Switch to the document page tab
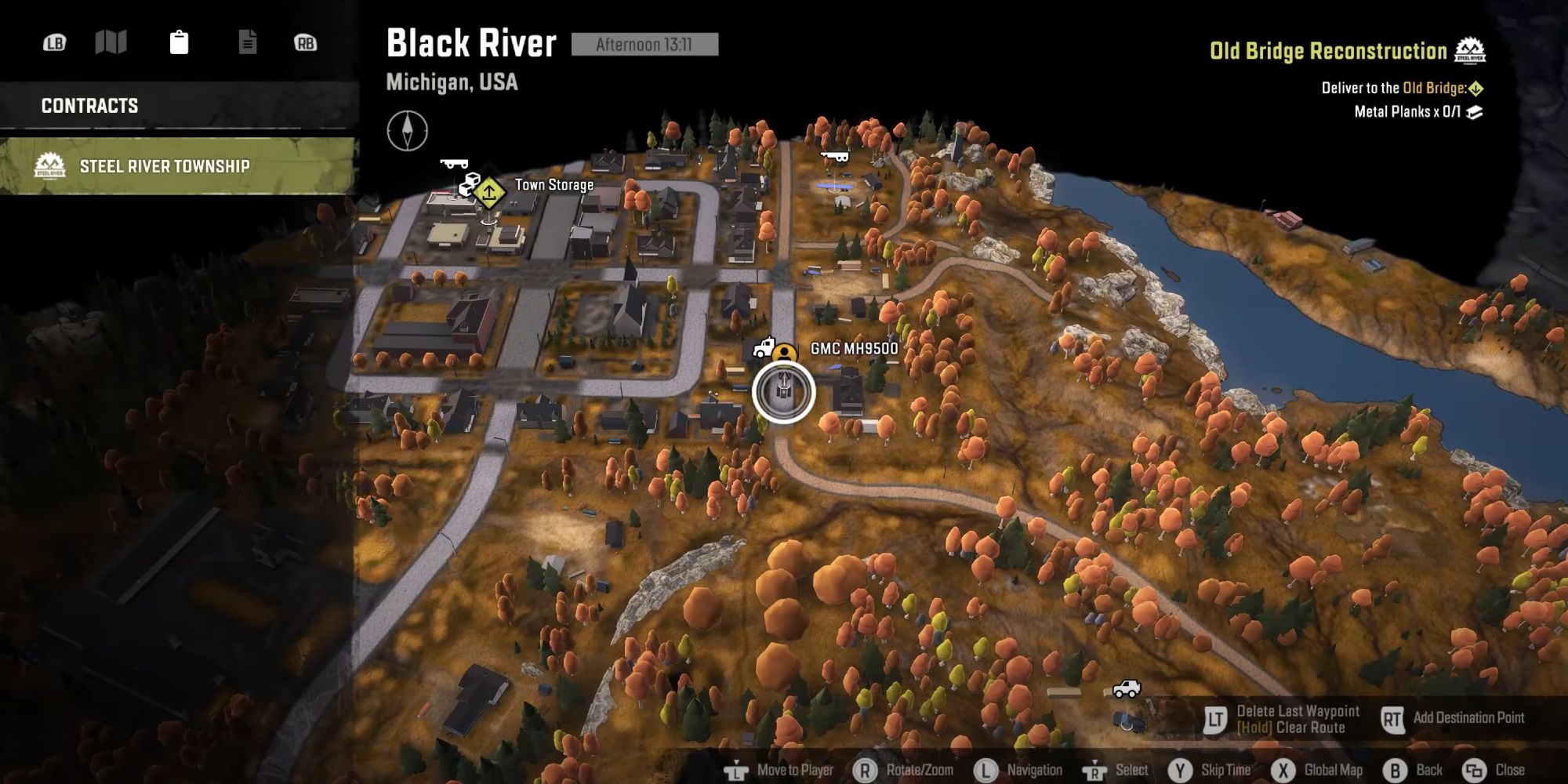 [247, 42]
